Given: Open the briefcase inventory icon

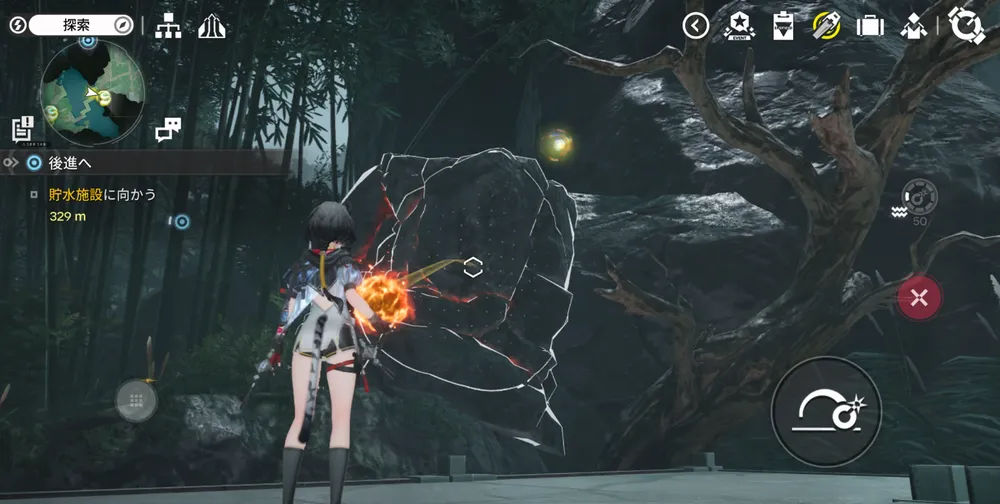Looking at the screenshot, I should tap(870, 26).
